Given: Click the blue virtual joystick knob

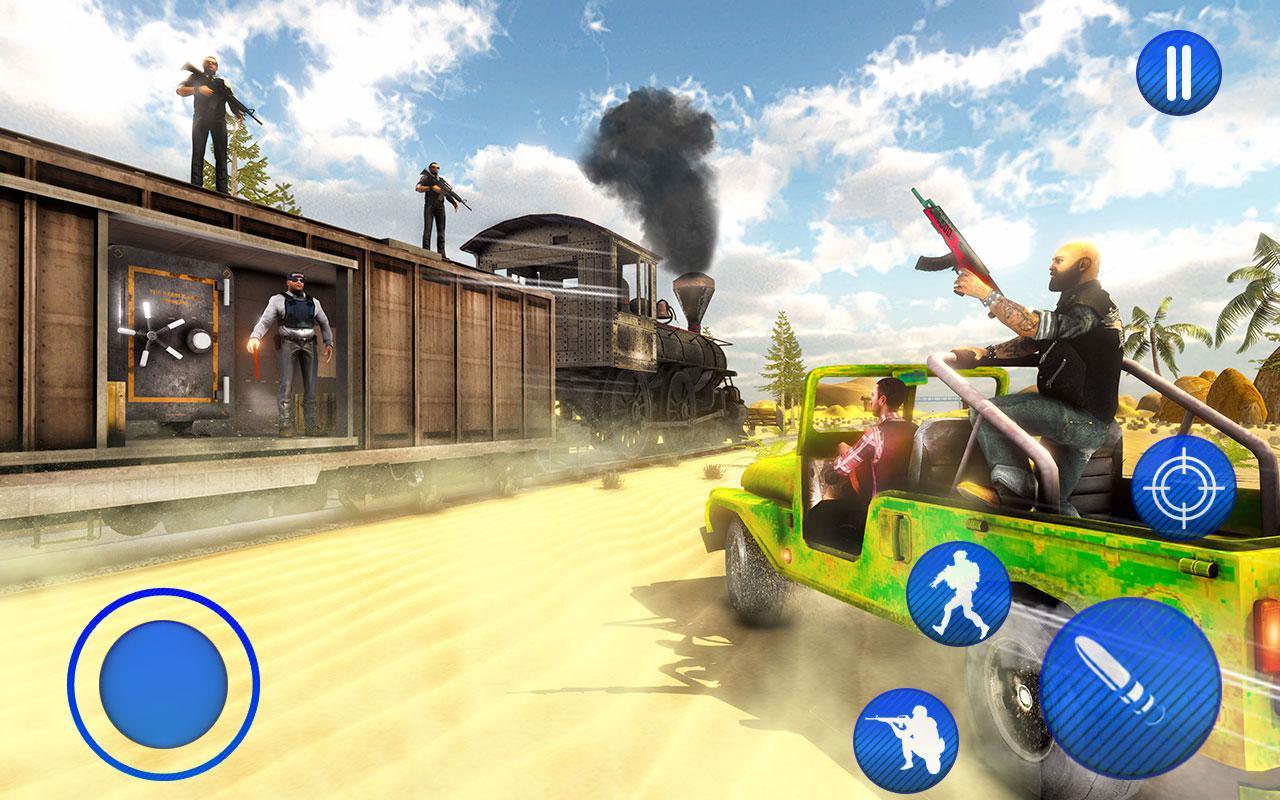Looking at the screenshot, I should click(164, 683).
